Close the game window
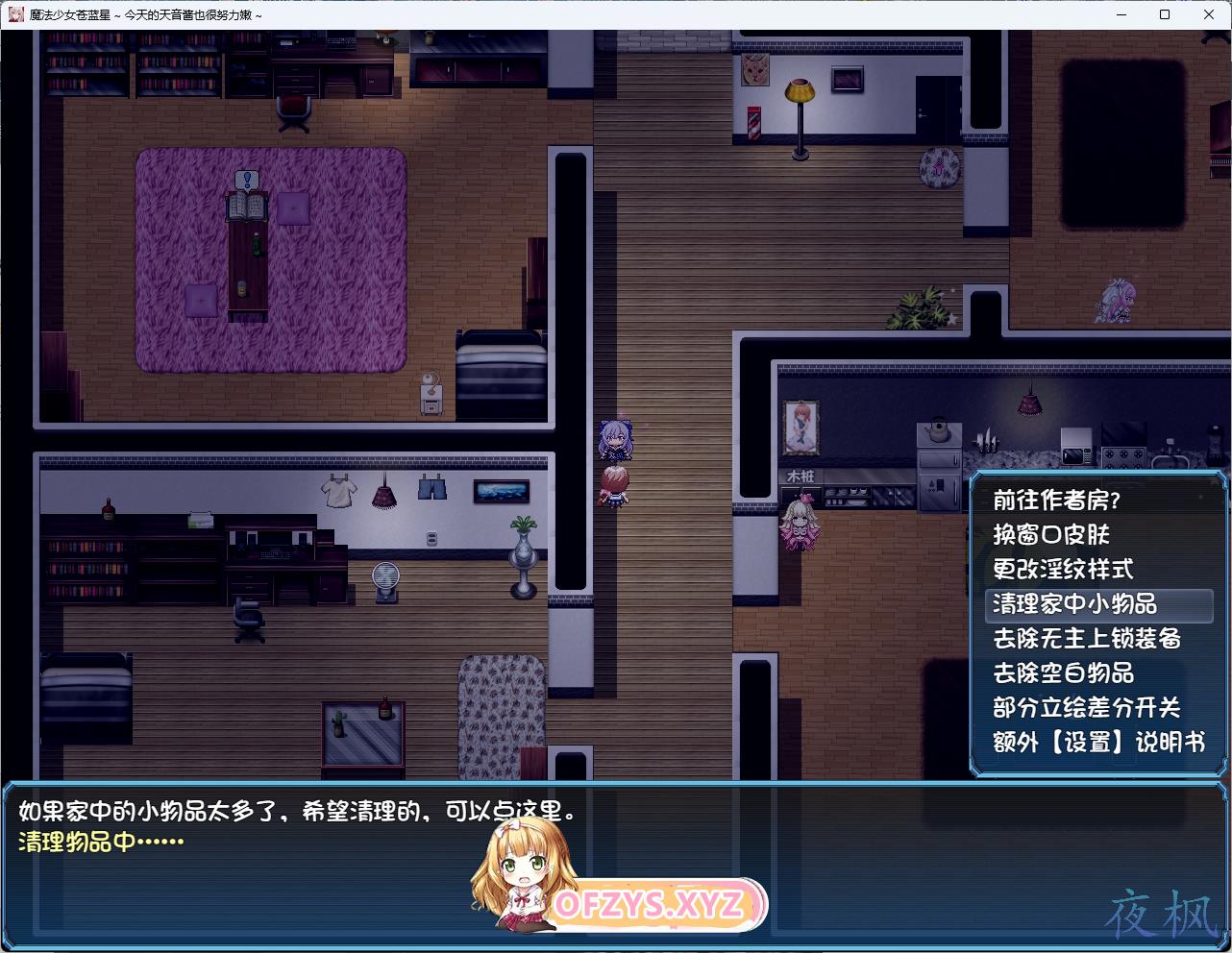Screen dimensions: 1232x953 point(1209,14)
